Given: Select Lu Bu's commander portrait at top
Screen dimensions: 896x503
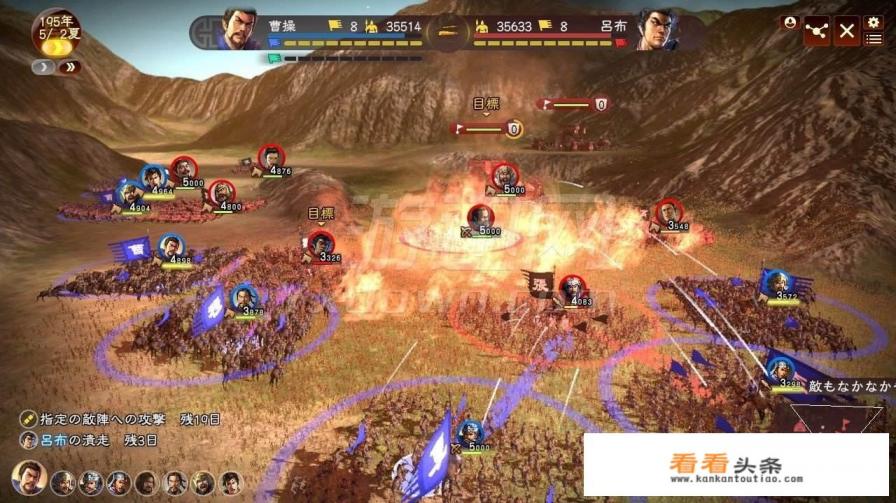Looking at the screenshot, I should pyautogui.click(x=656, y=29).
